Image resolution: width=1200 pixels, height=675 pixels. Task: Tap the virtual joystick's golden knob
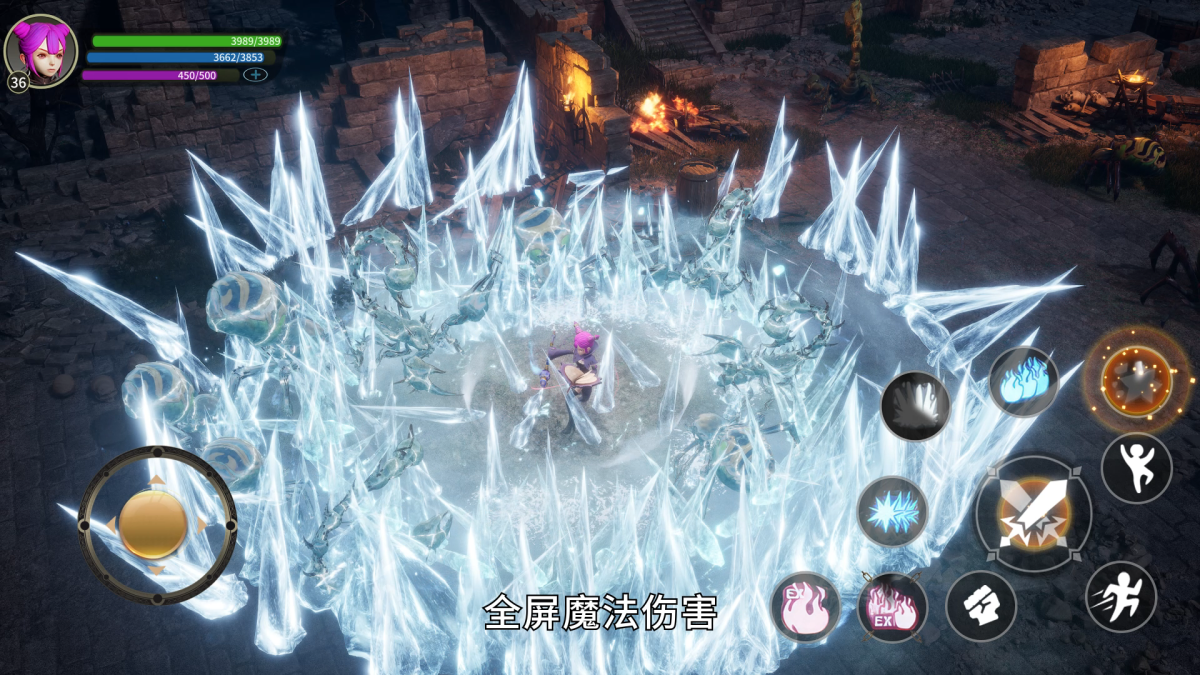tap(153, 525)
